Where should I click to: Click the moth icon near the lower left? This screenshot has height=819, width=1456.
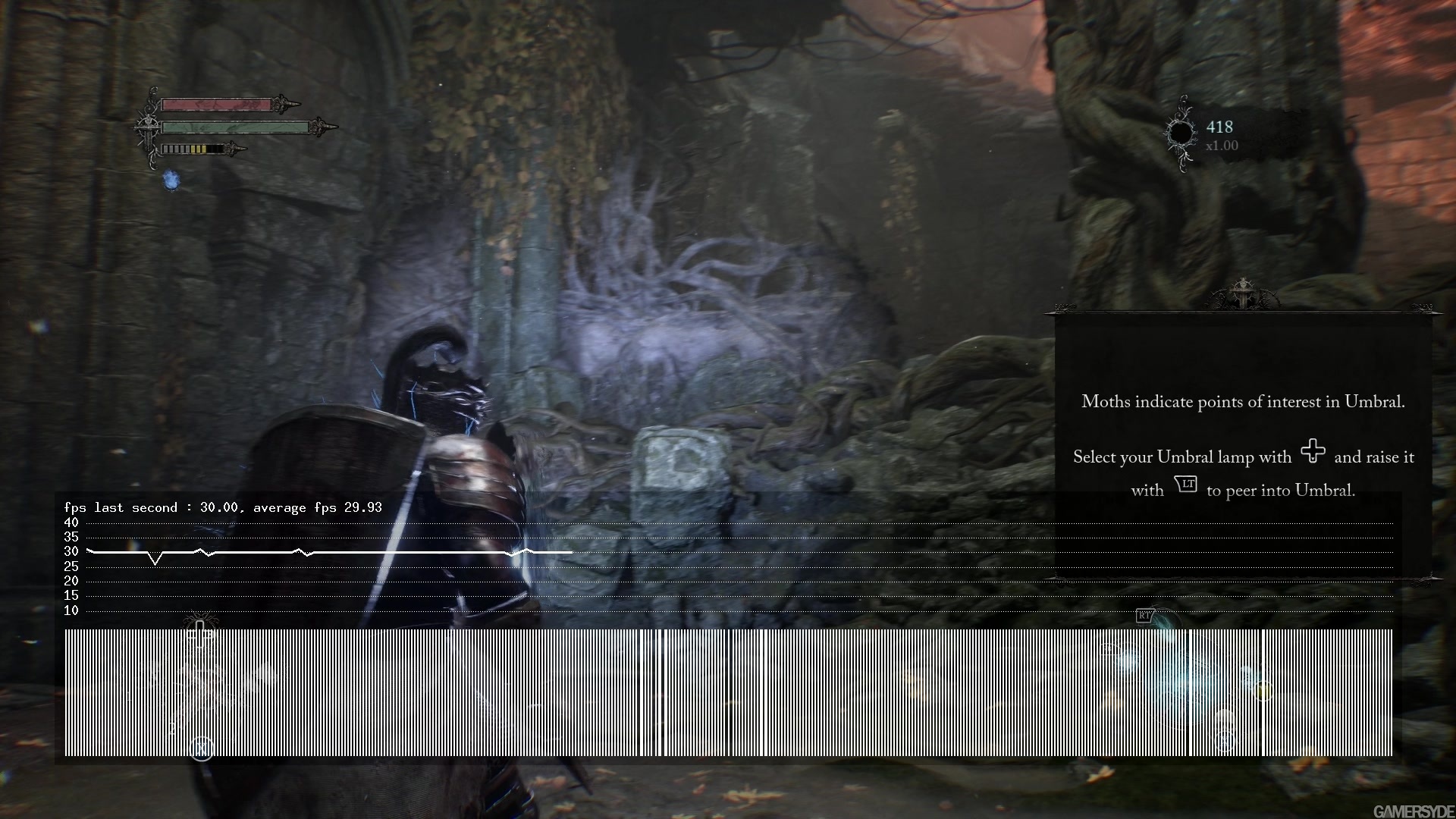pyautogui.click(x=200, y=620)
